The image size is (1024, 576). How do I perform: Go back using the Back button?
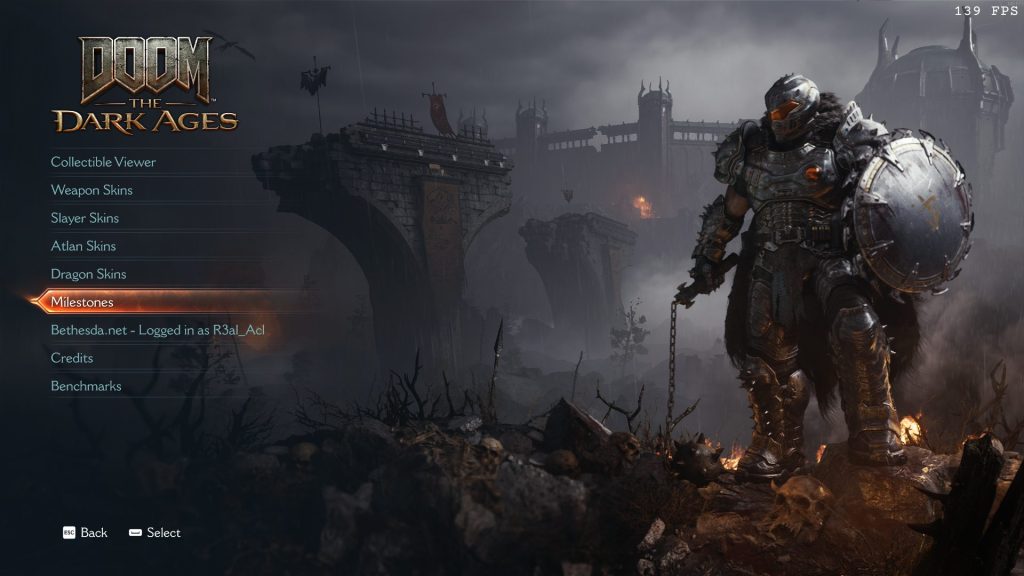click(x=85, y=533)
